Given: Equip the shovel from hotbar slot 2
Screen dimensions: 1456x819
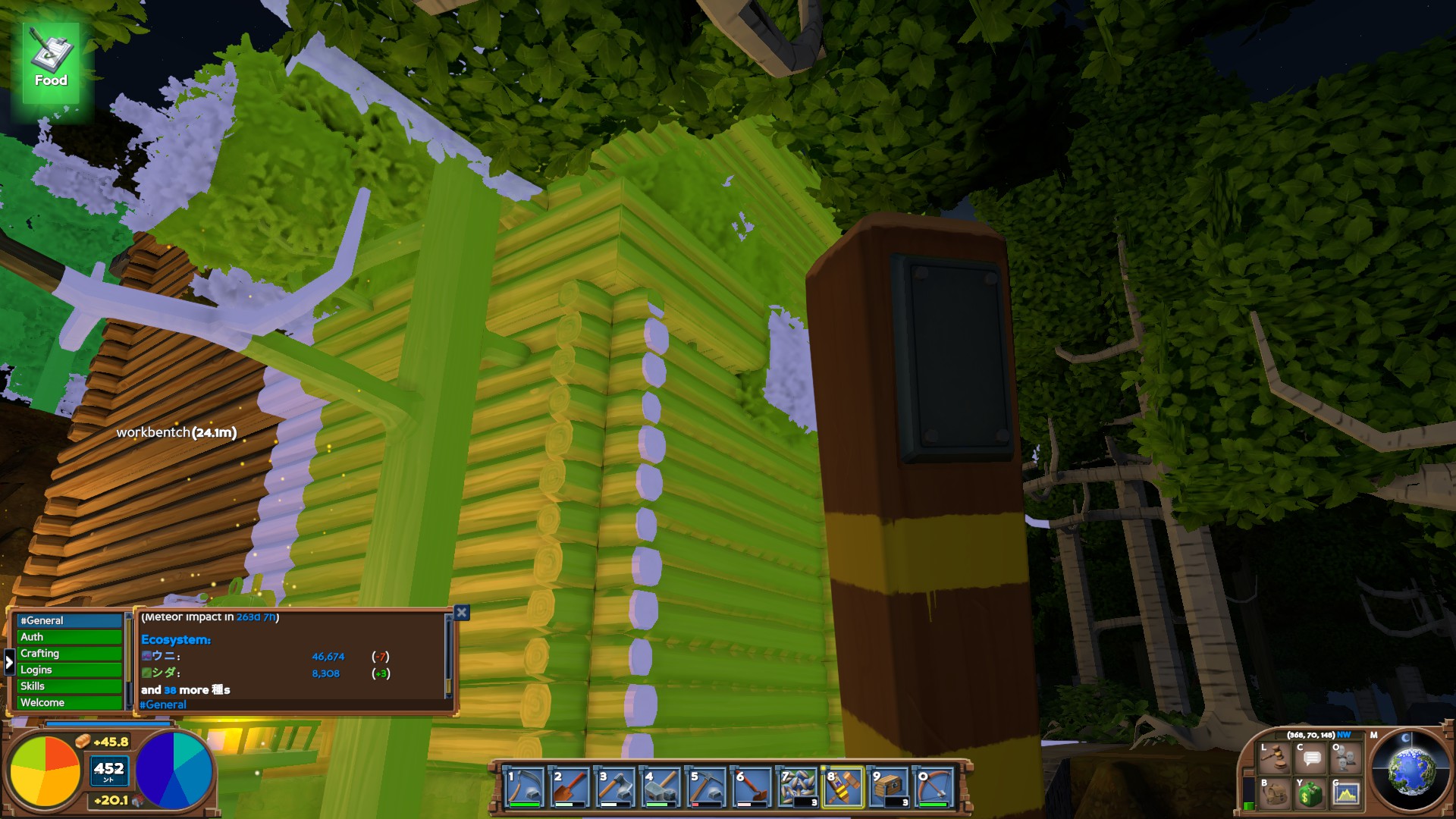Looking at the screenshot, I should [570, 786].
